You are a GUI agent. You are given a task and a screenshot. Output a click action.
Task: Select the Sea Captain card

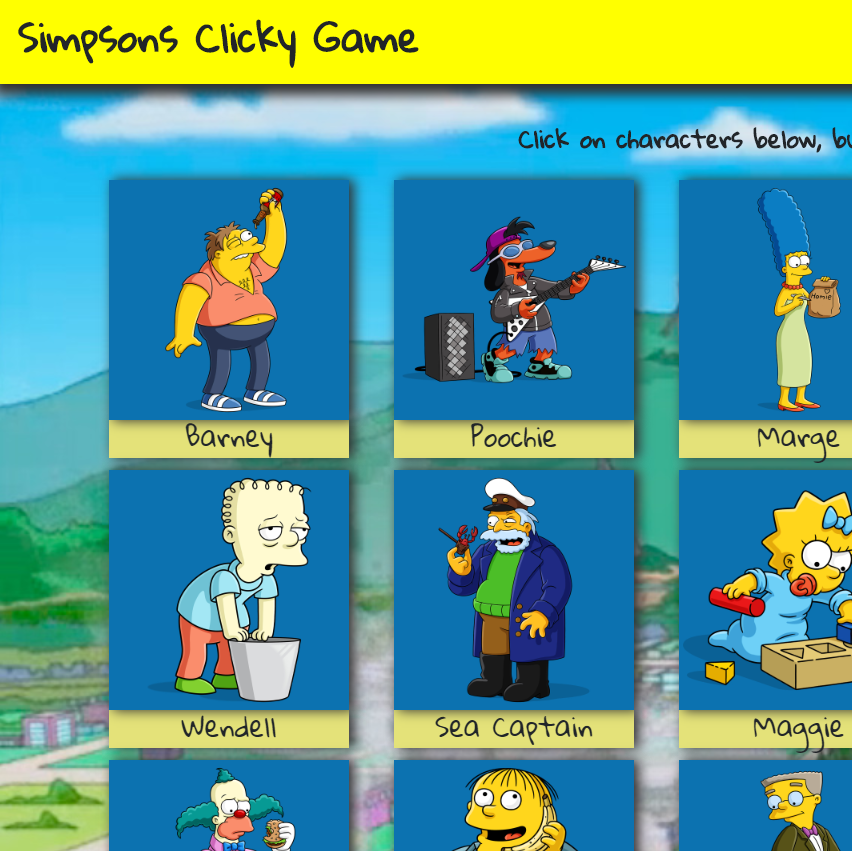pos(514,590)
